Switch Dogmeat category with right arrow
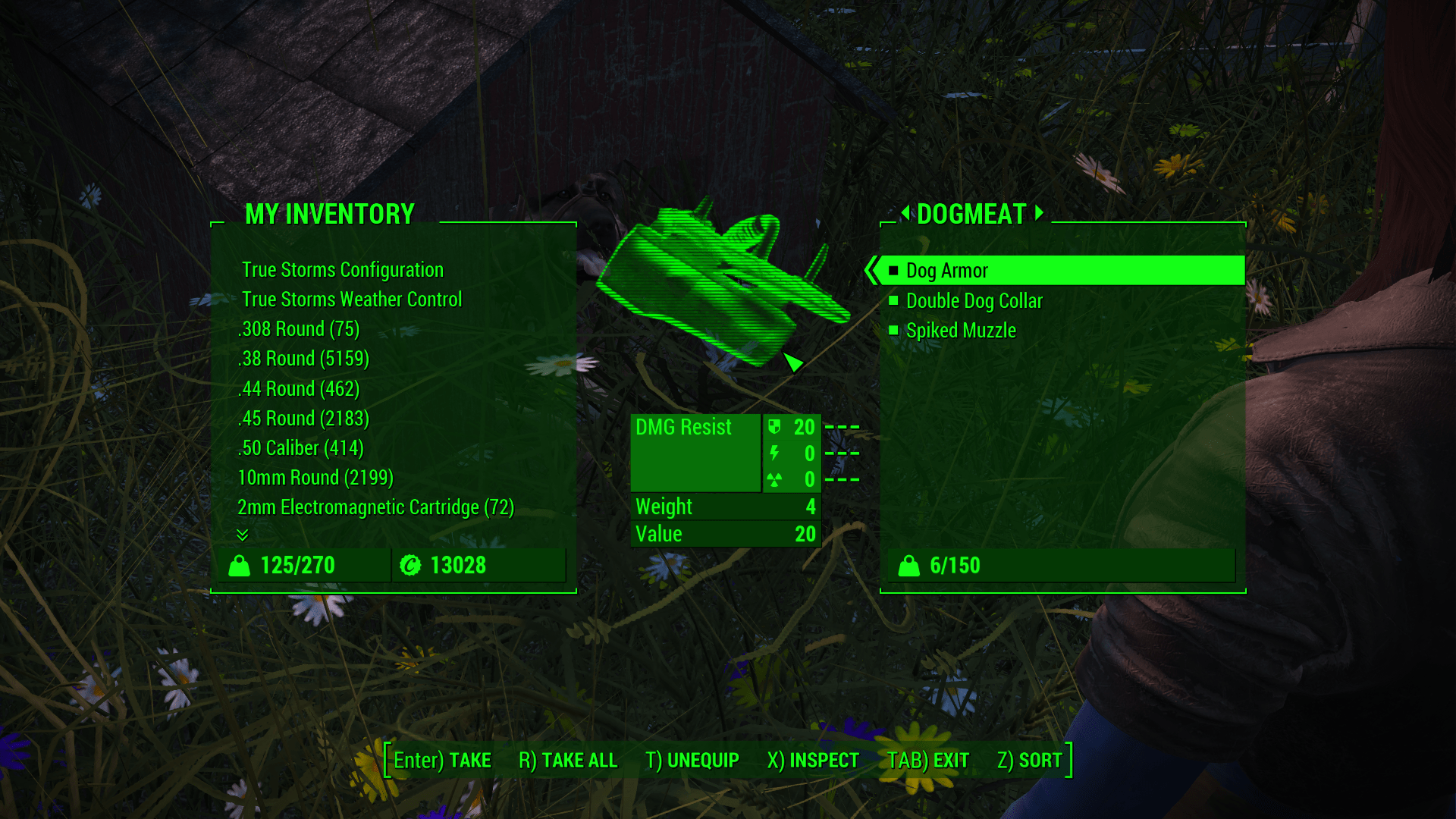Screen dimensions: 1456x819 [x=1040, y=213]
